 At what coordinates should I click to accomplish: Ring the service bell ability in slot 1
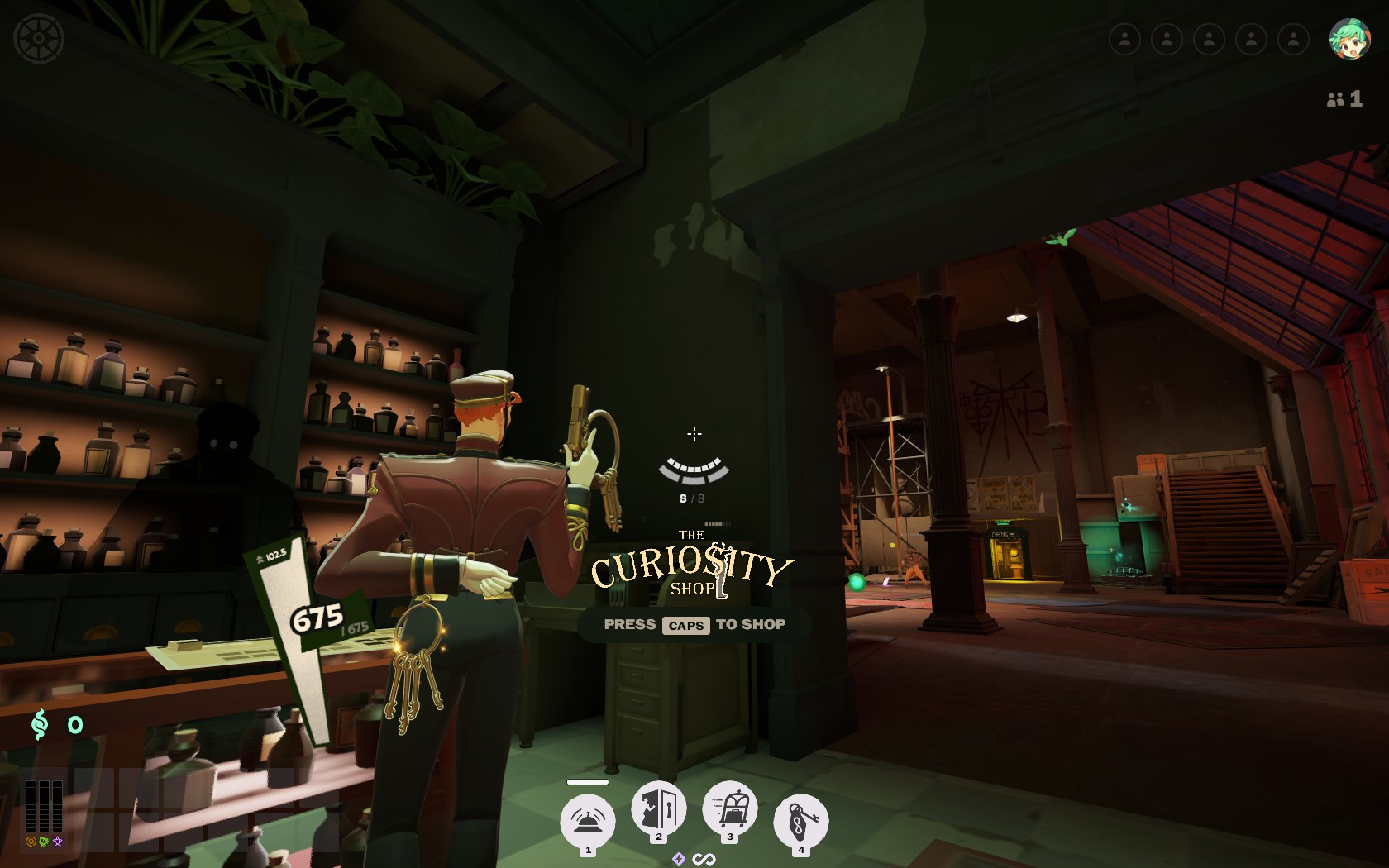pos(587,818)
